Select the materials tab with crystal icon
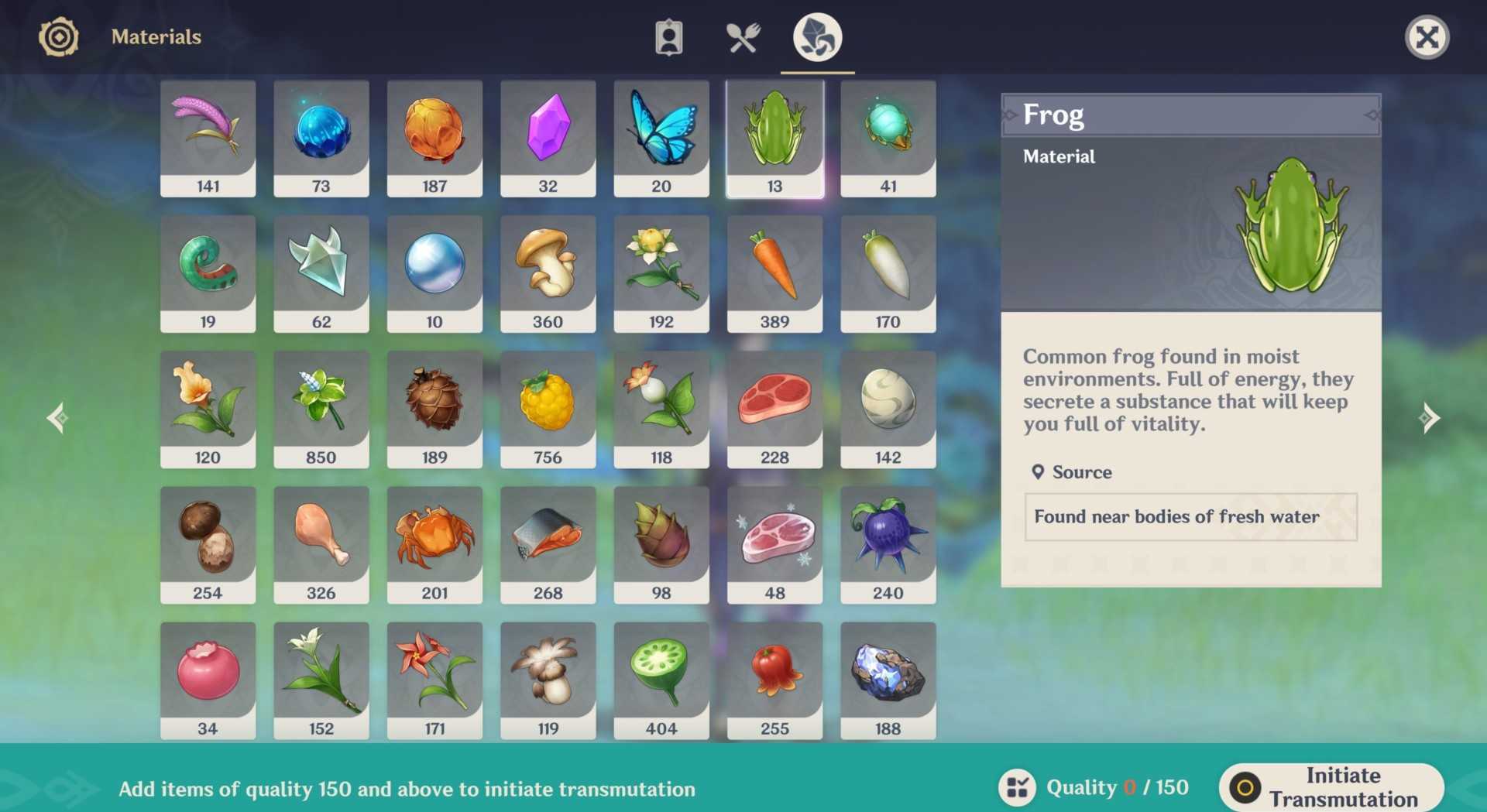Viewport: 1487px width, 812px height. pos(817,37)
